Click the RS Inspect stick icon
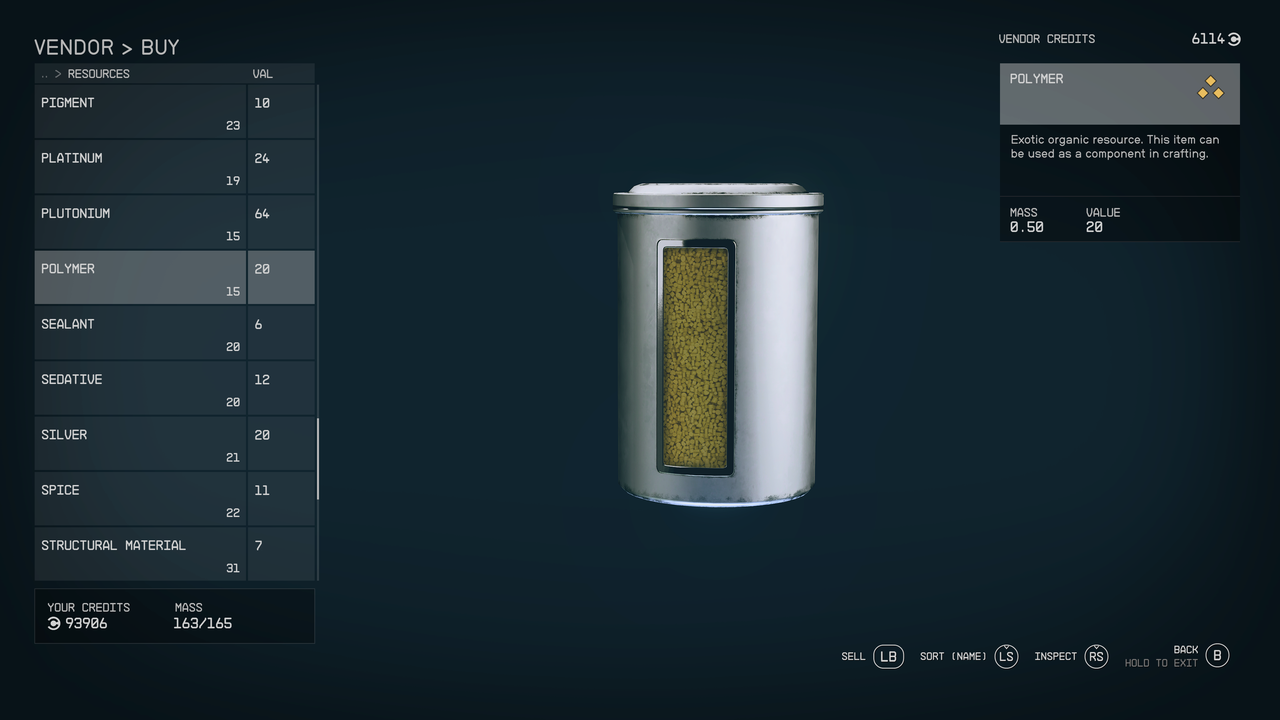The image size is (1280, 720). pyautogui.click(x=1095, y=656)
